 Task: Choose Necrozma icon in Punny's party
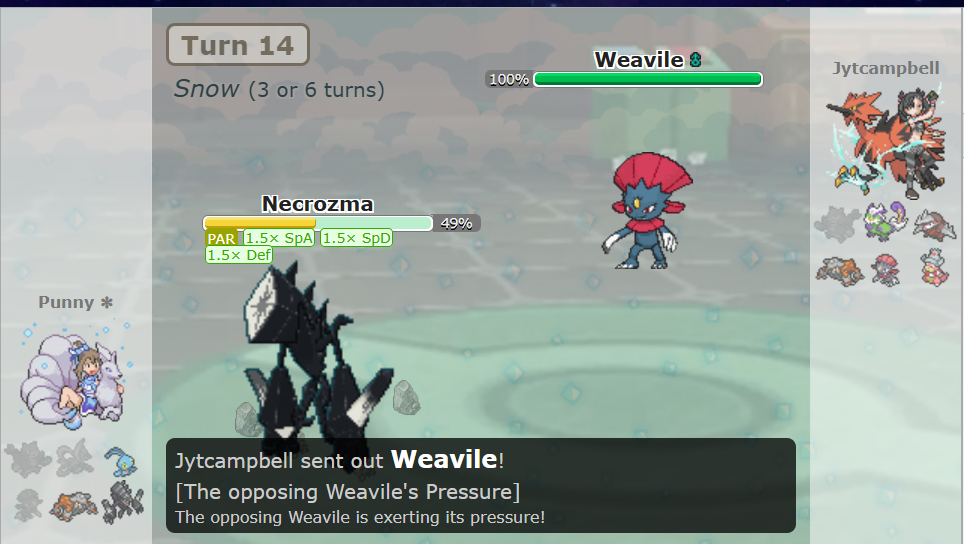pos(124,502)
